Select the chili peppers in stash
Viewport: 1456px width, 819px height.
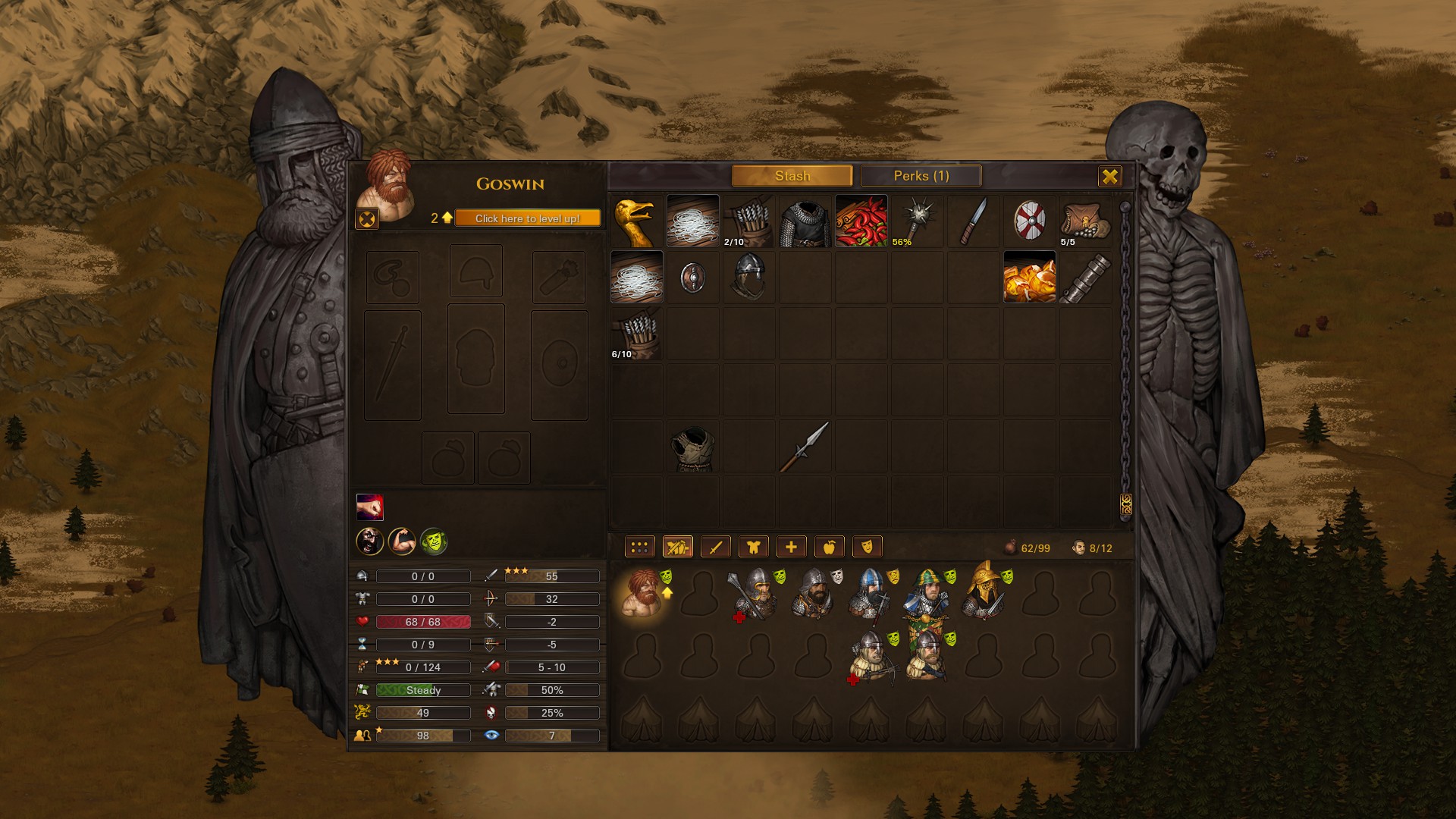[861, 221]
